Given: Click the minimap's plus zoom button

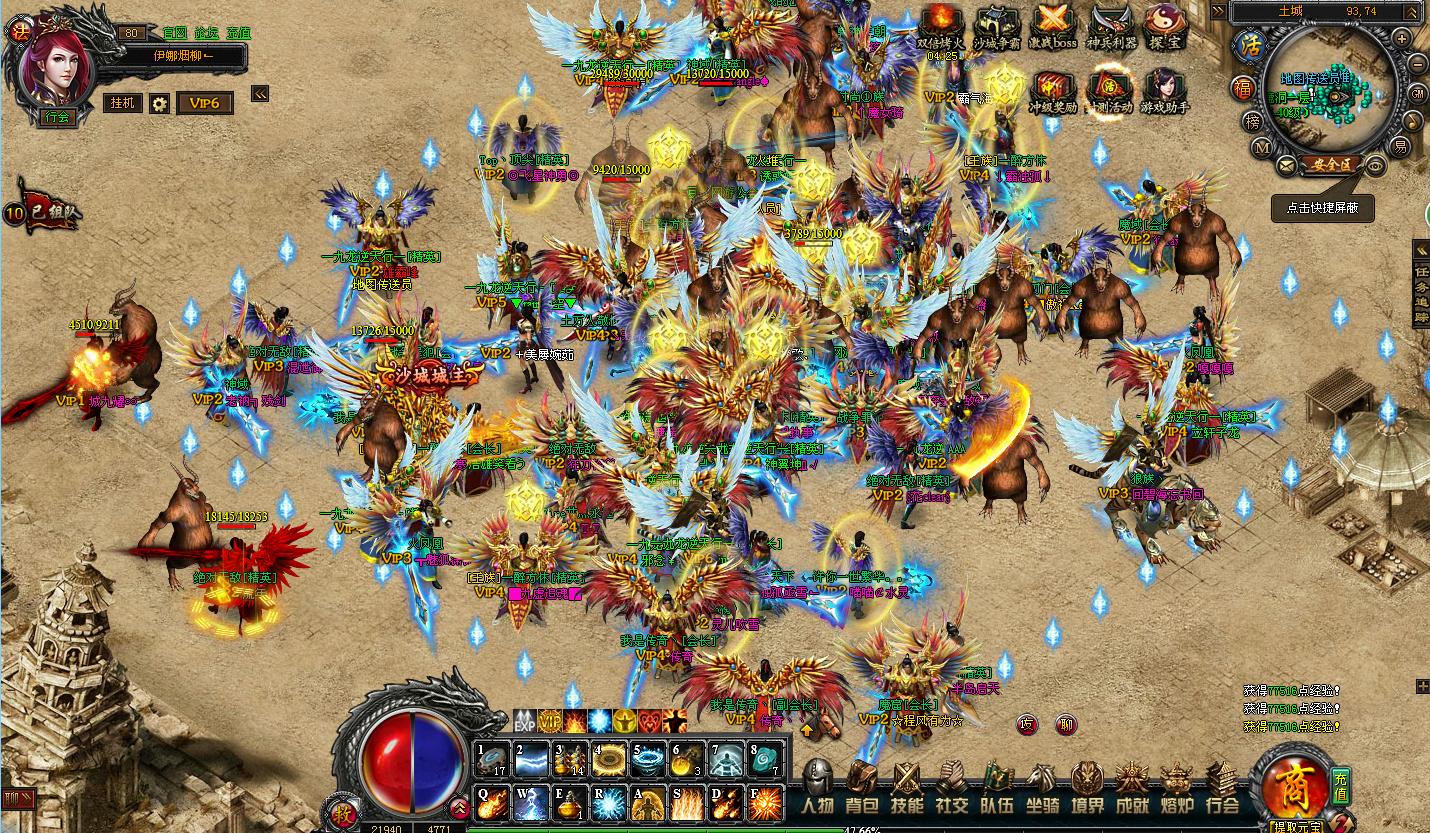Looking at the screenshot, I should [1402, 38].
